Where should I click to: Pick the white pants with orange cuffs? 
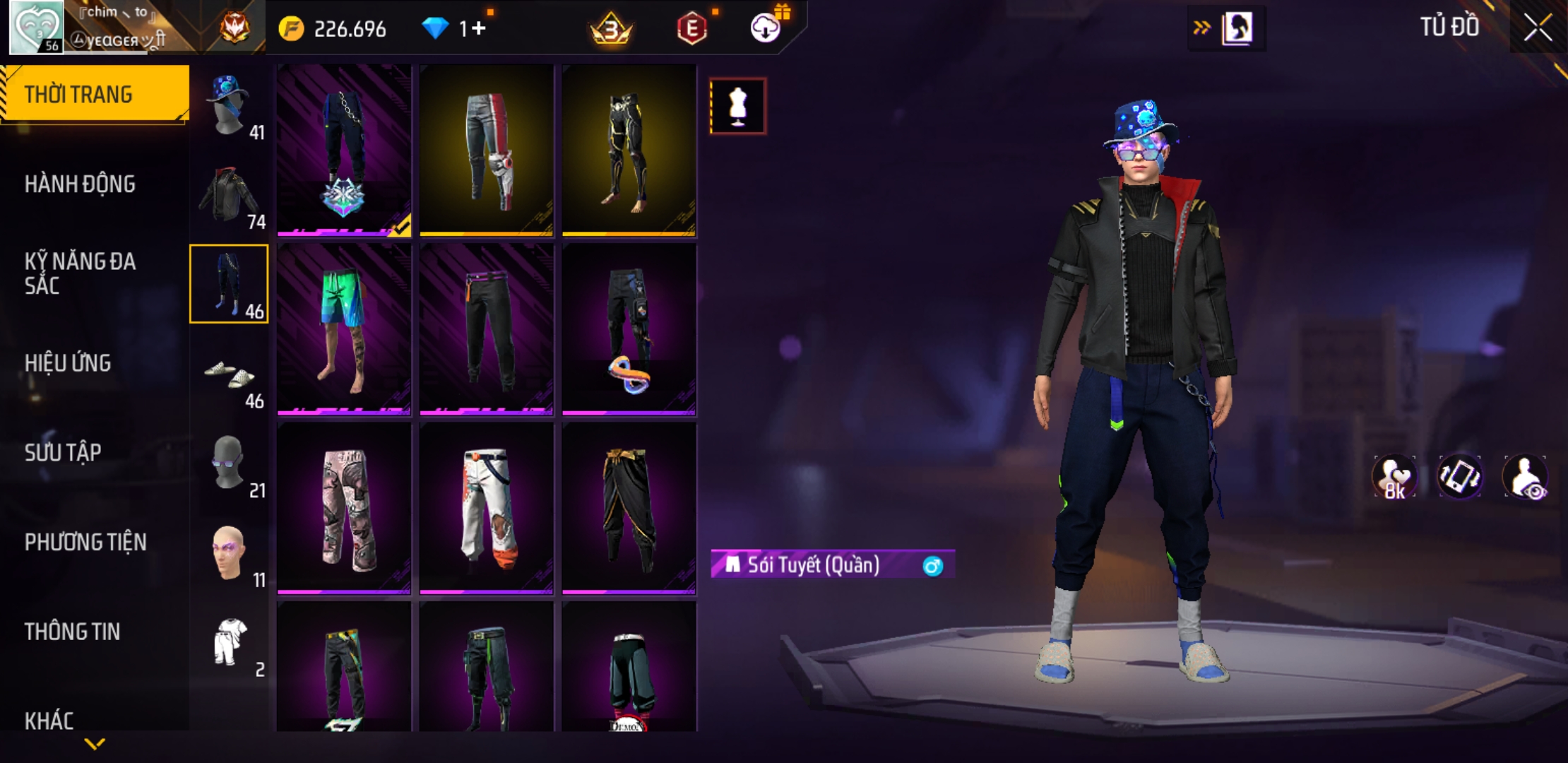tap(487, 509)
